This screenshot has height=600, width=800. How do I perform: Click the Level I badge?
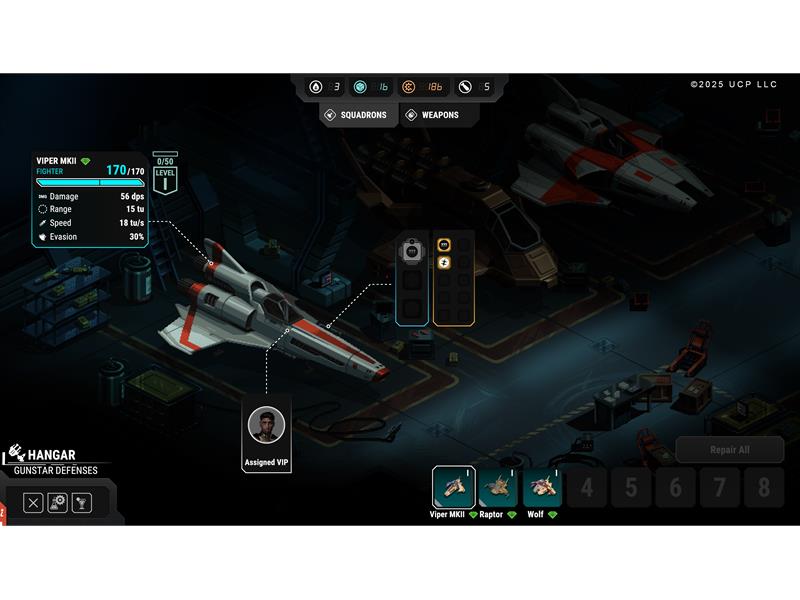(x=165, y=178)
